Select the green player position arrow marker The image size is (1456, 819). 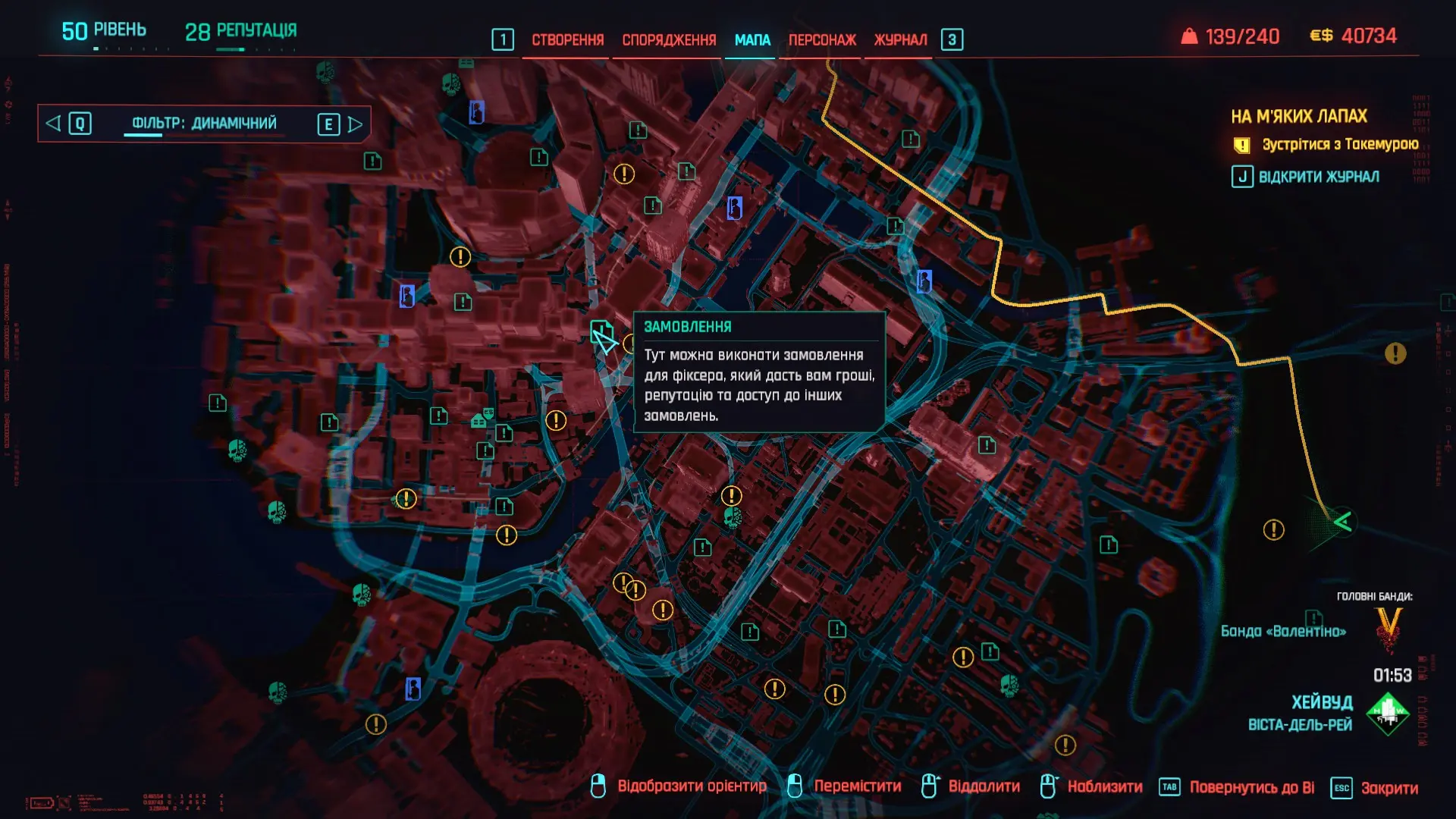pyautogui.click(x=1342, y=522)
